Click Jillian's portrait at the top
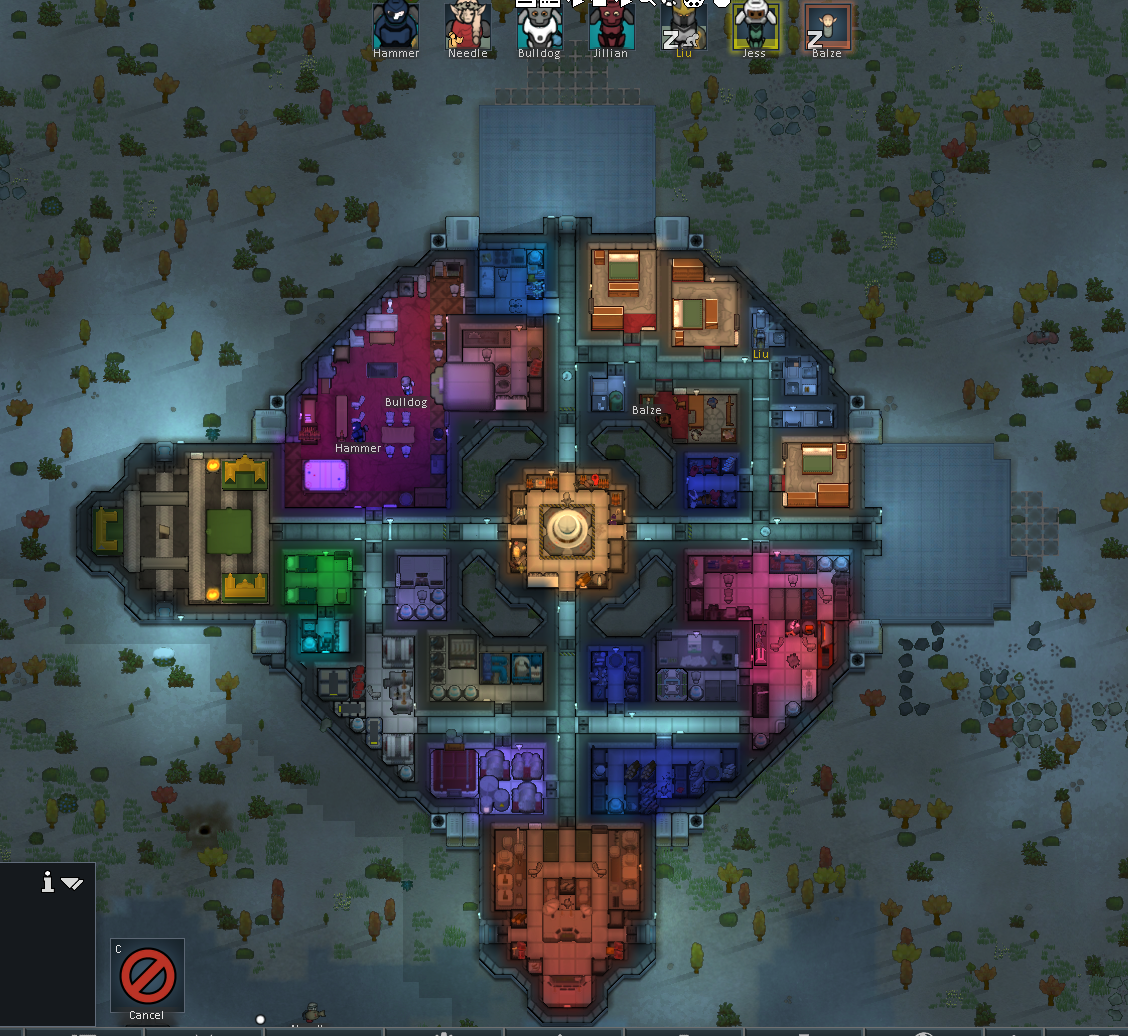 [610, 25]
